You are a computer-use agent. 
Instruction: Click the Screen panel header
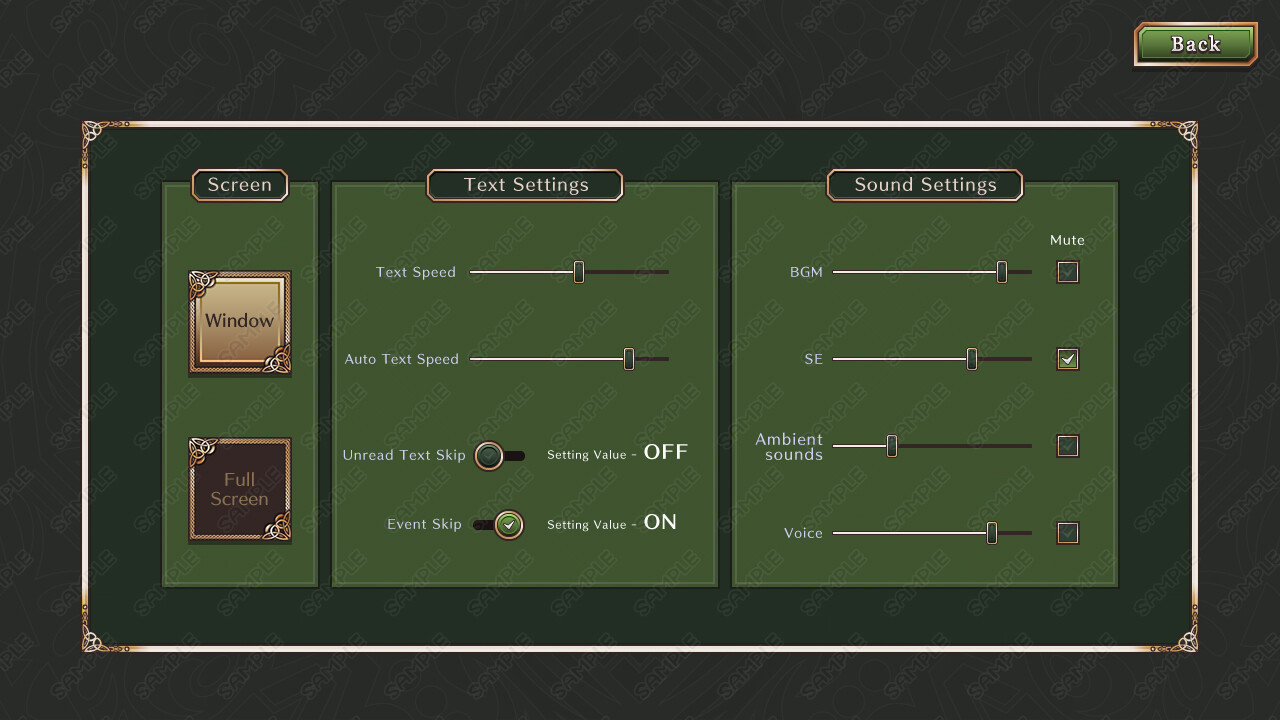[240, 185]
